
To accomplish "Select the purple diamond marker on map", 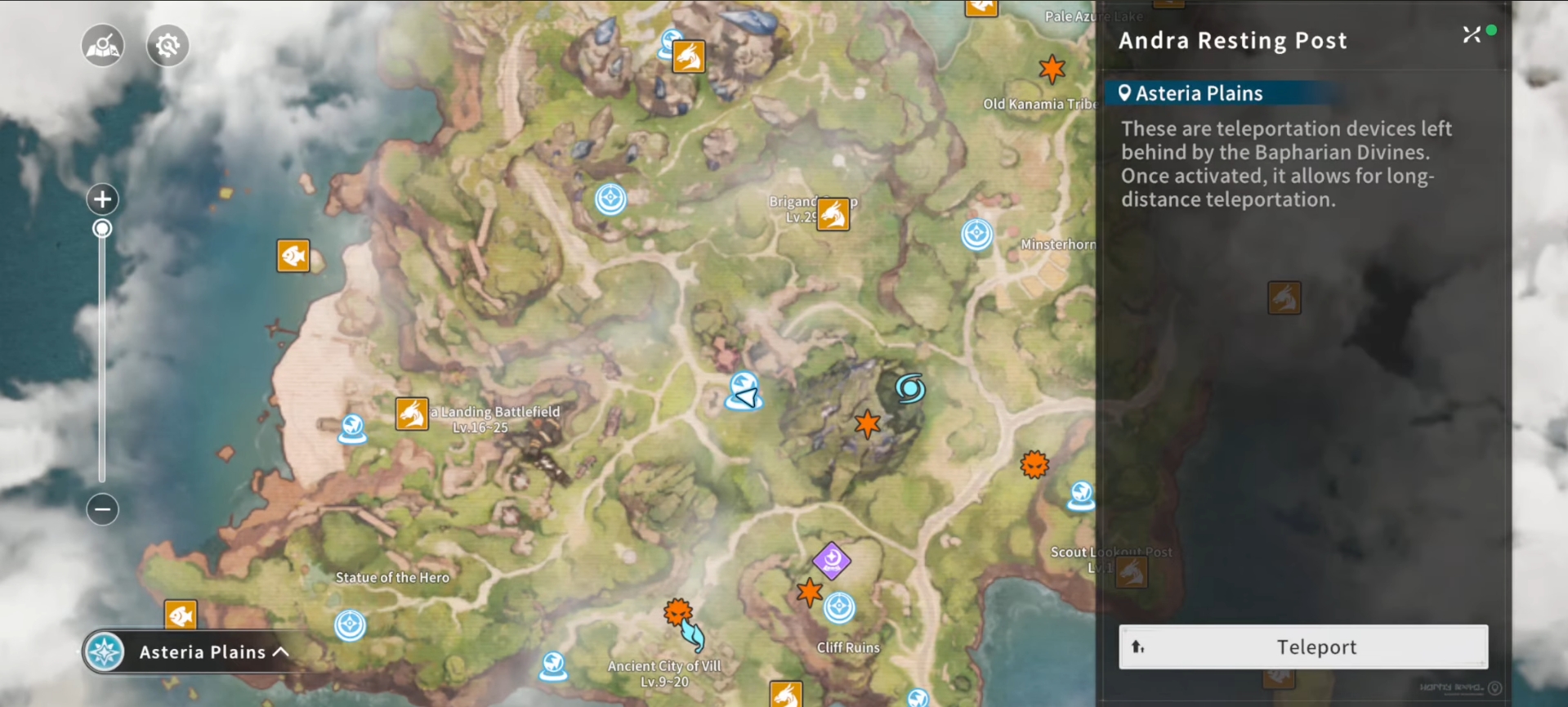I will click(832, 561).
